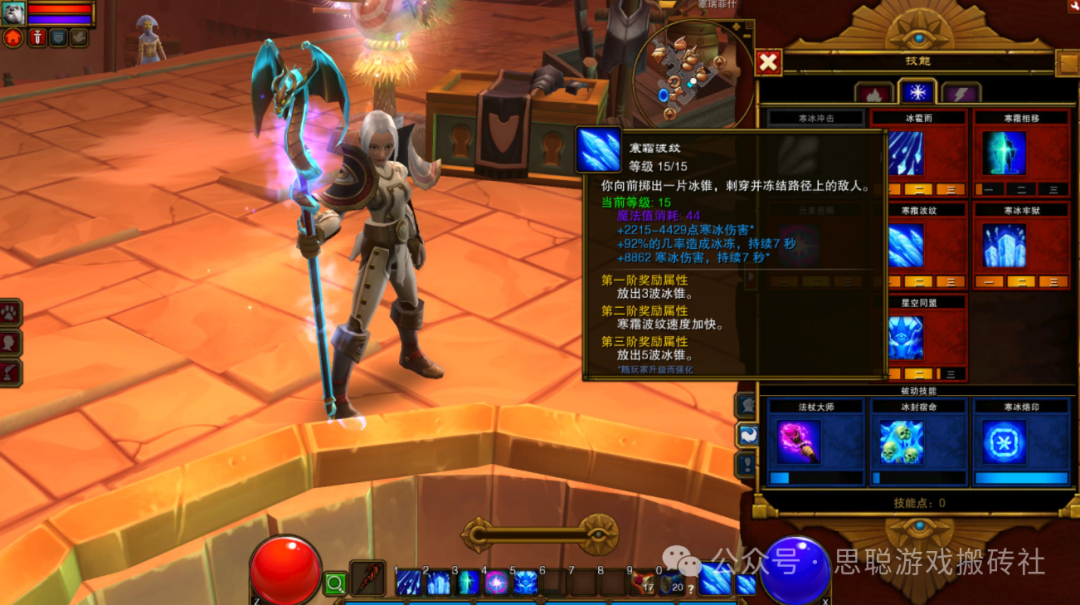Click the orange house icon under portrait
1080x605 pixels.
pyautogui.click(x=13, y=38)
